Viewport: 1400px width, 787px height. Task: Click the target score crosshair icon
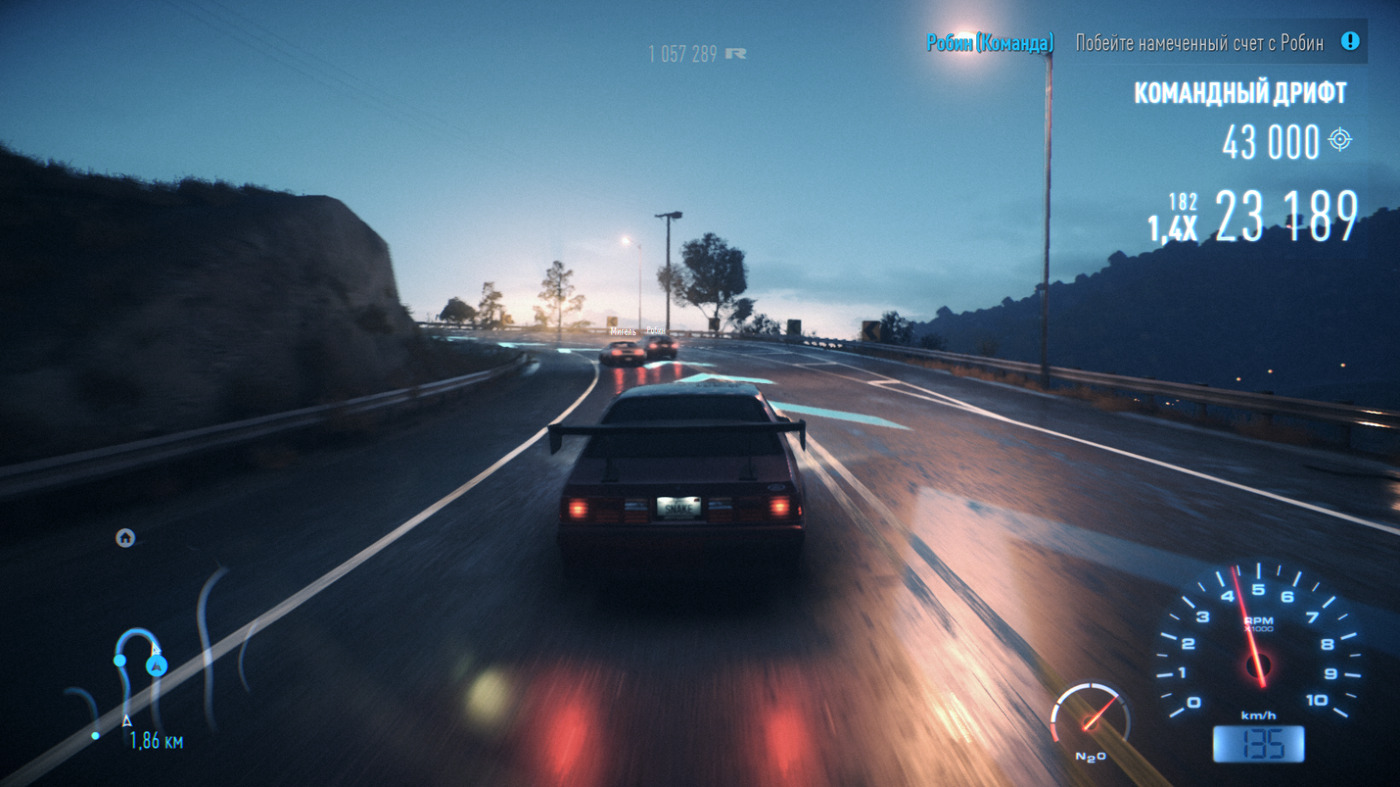pos(1340,140)
